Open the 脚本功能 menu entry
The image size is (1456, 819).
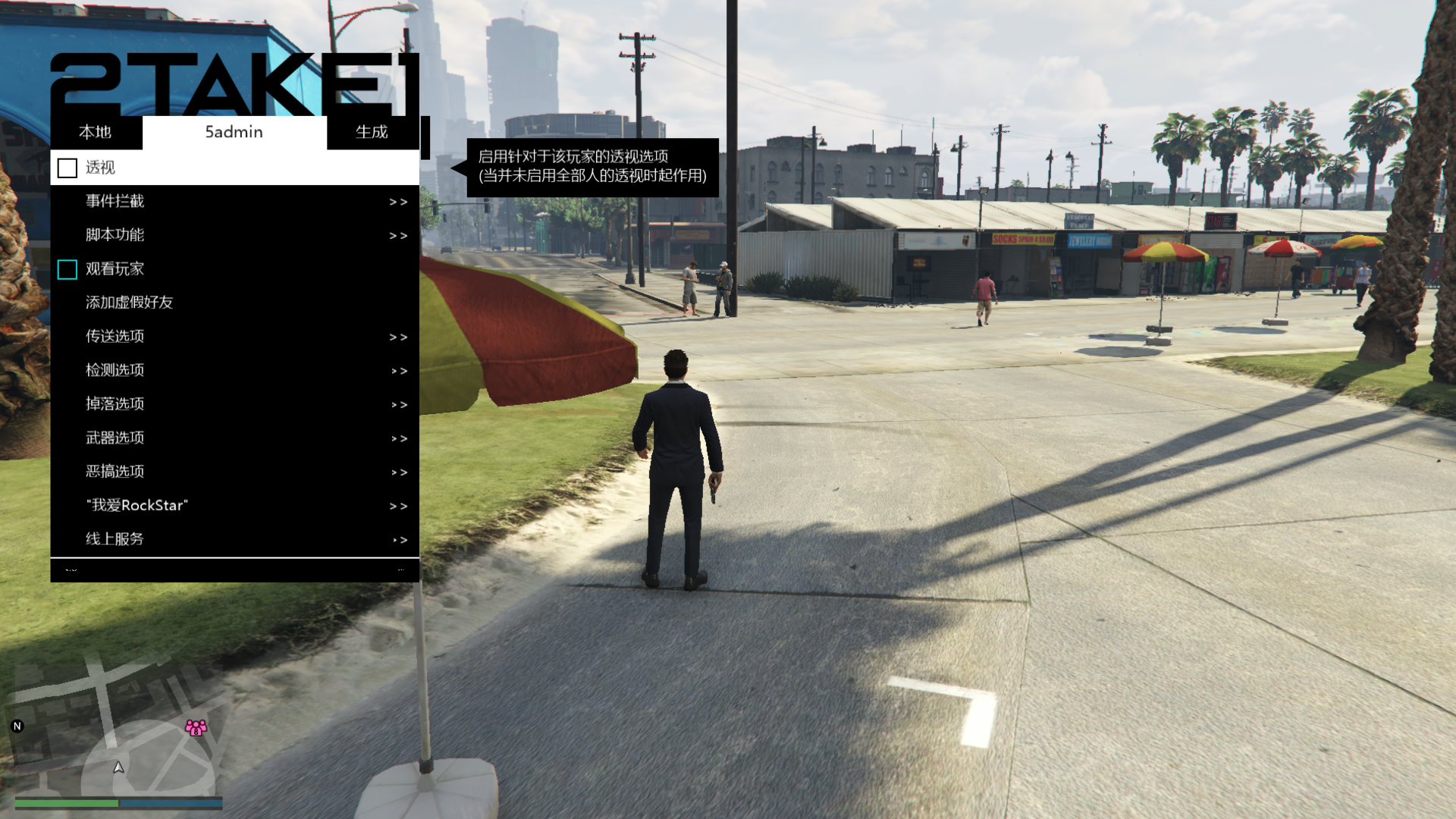[227, 235]
